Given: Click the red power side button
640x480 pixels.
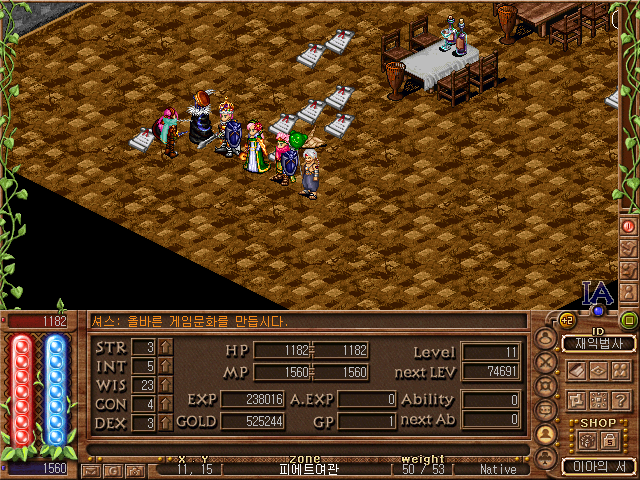Looking at the screenshot, I should pyautogui.click(x=628, y=226).
